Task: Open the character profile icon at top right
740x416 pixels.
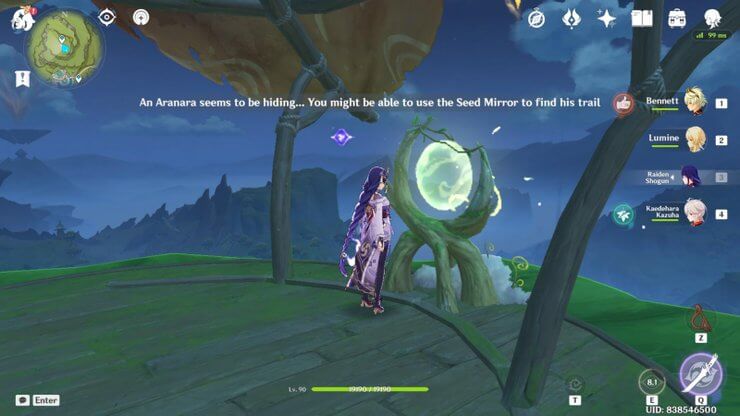Action: tap(713, 18)
